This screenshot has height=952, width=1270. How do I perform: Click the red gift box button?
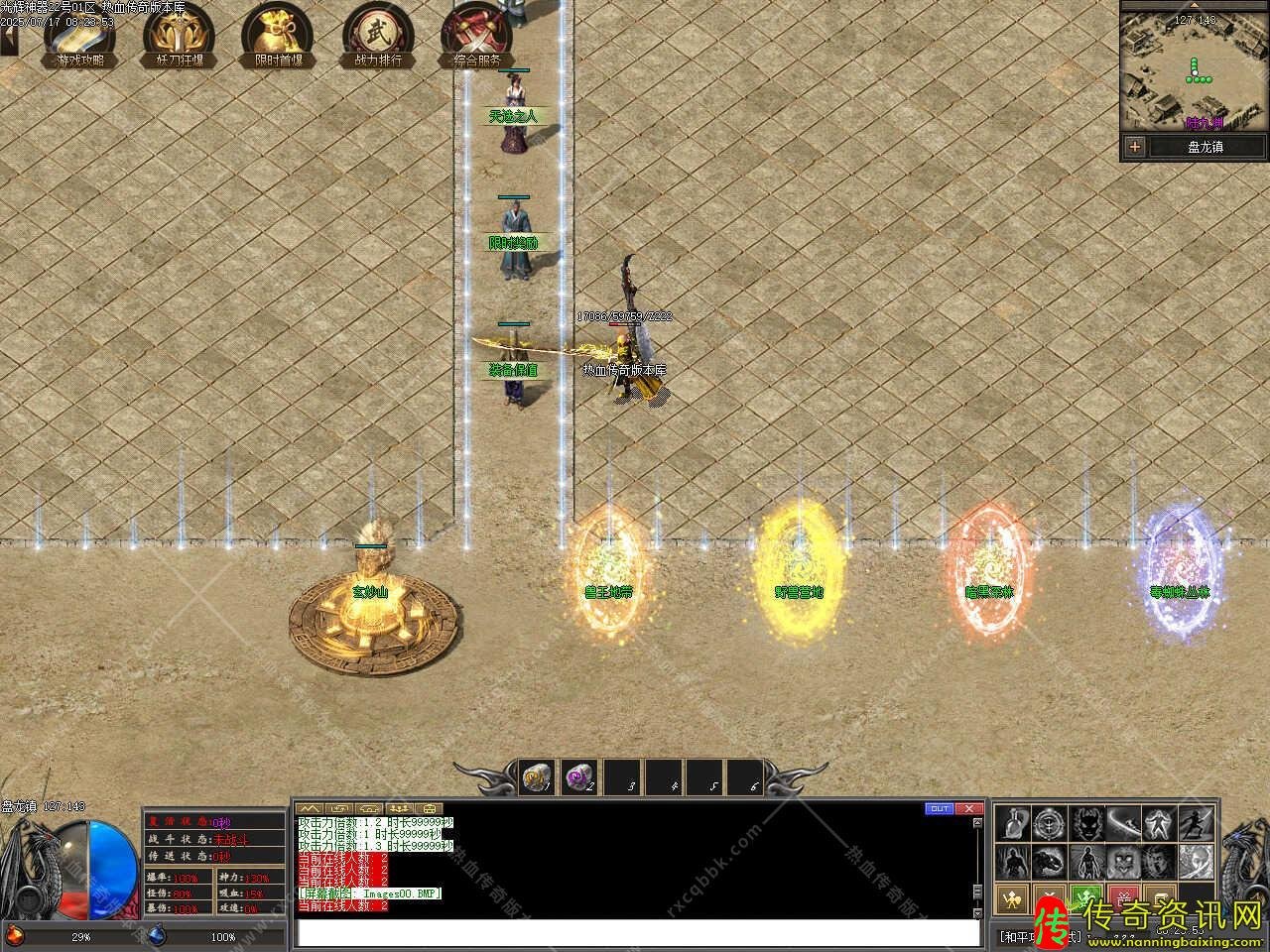[x=1122, y=898]
